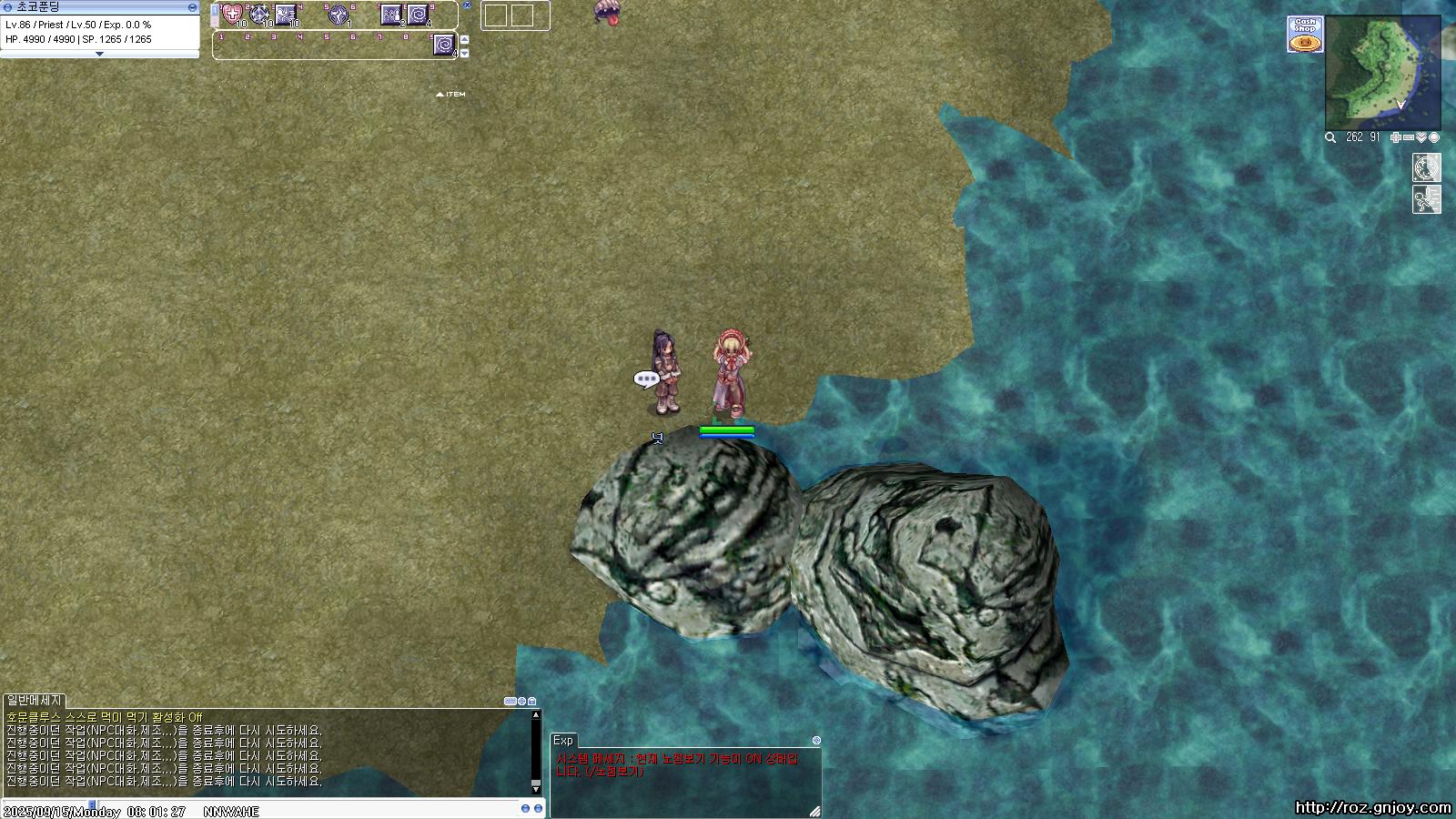Switch to the Exp message tab

coord(563,741)
